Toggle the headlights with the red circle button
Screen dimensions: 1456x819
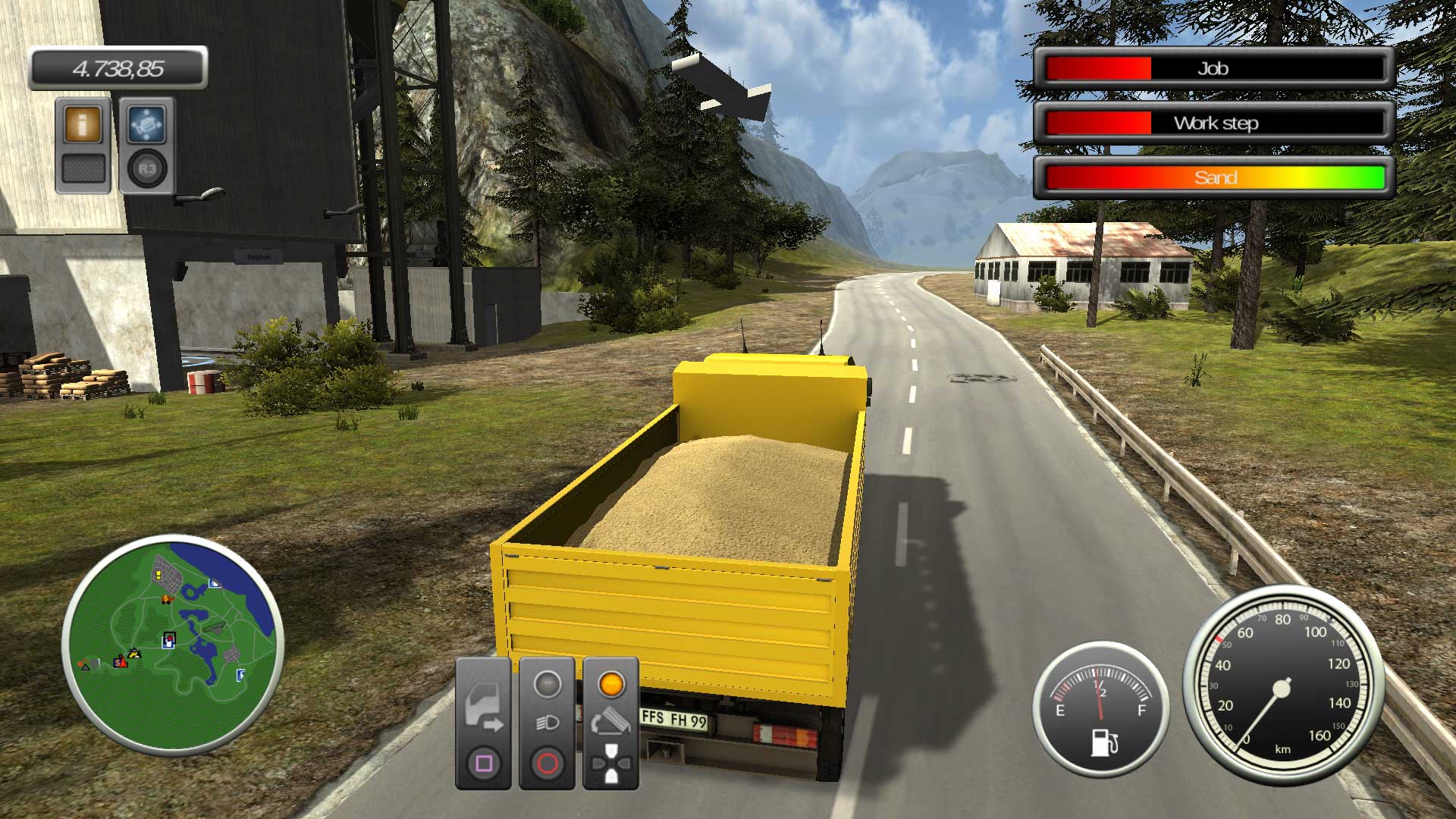tap(547, 762)
